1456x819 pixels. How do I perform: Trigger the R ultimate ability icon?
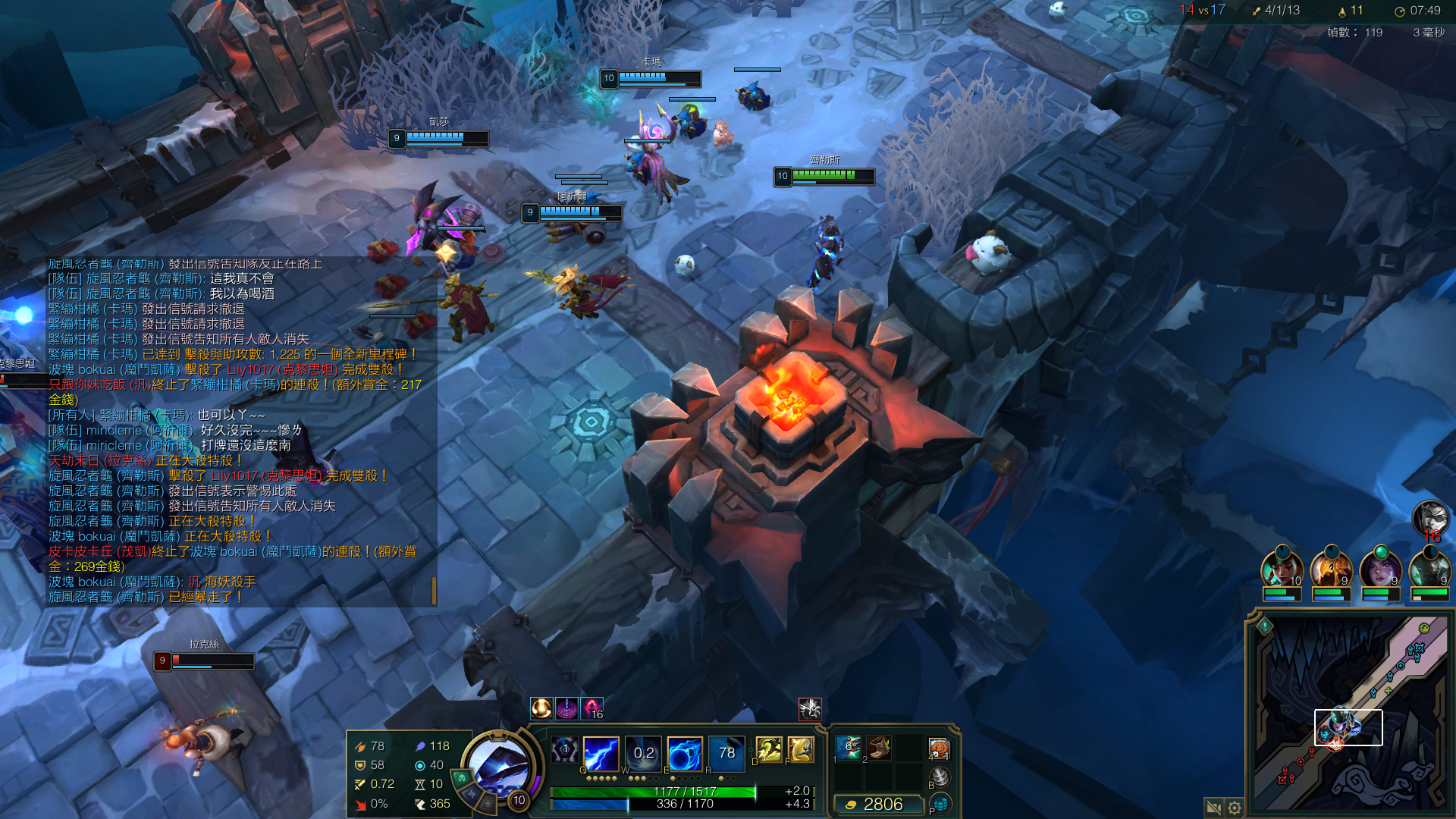(726, 752)
